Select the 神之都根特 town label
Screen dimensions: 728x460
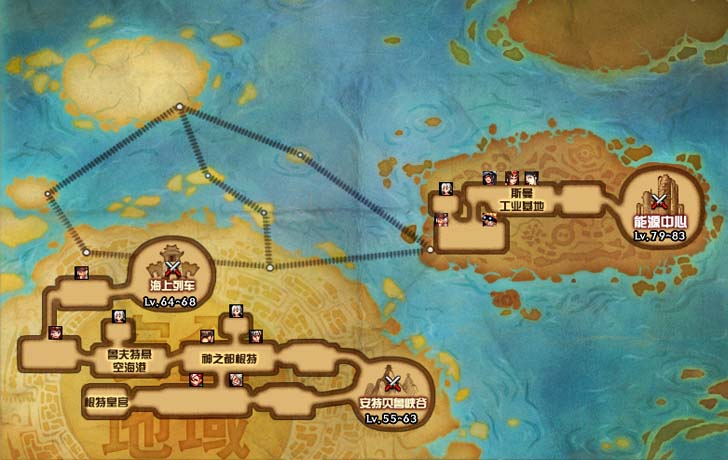pyautogui.click(x=232, y=357)
